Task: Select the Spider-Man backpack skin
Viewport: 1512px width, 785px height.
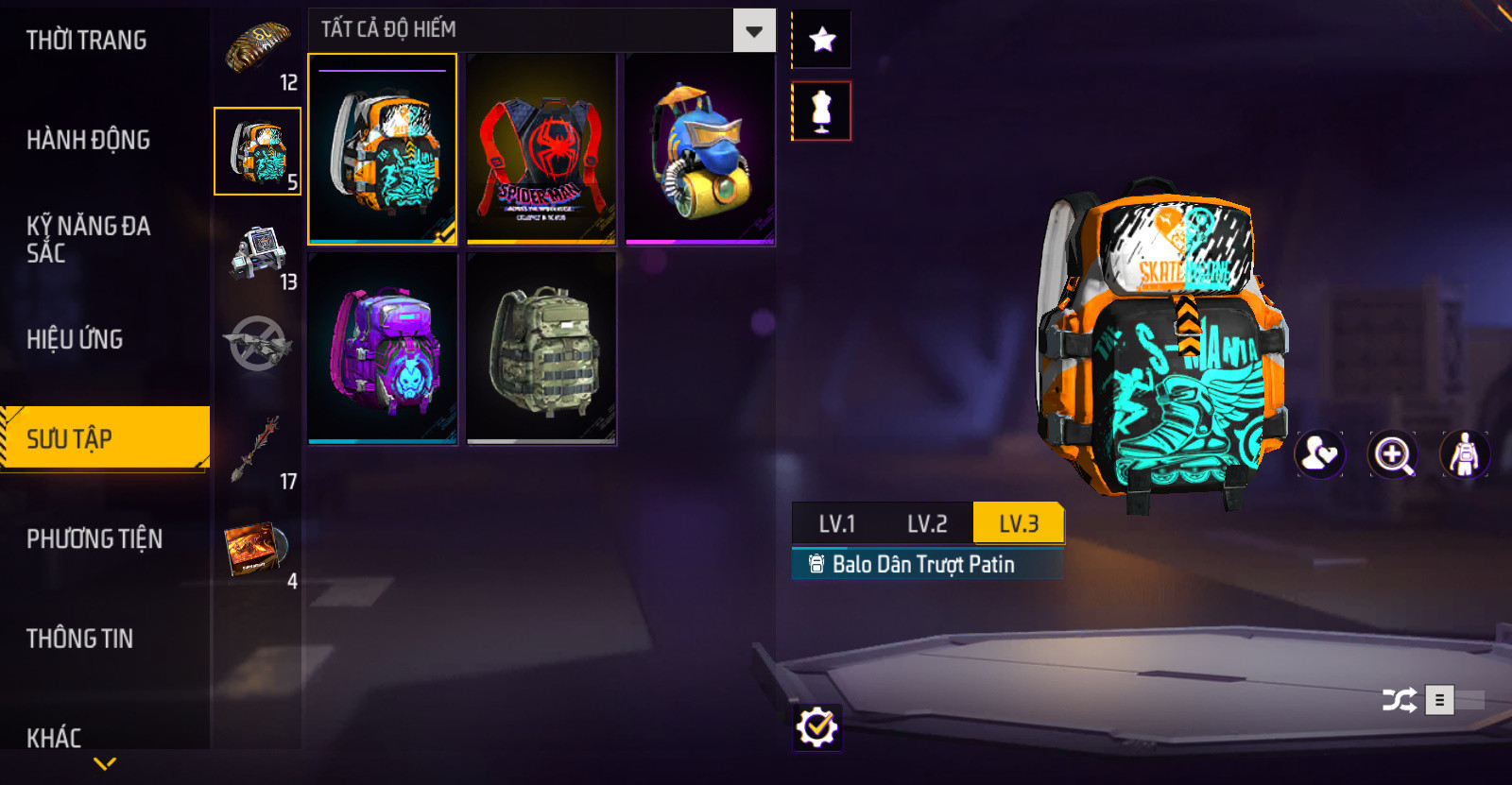Action: (x=541, y=149)
